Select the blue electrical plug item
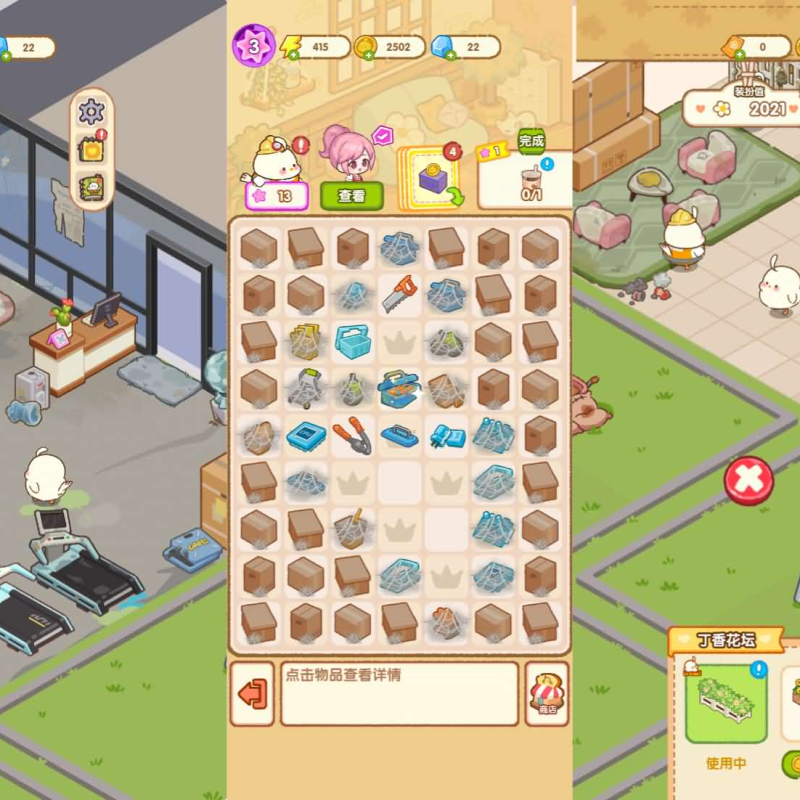Viewport: 800px width, 800px height. 446,436
